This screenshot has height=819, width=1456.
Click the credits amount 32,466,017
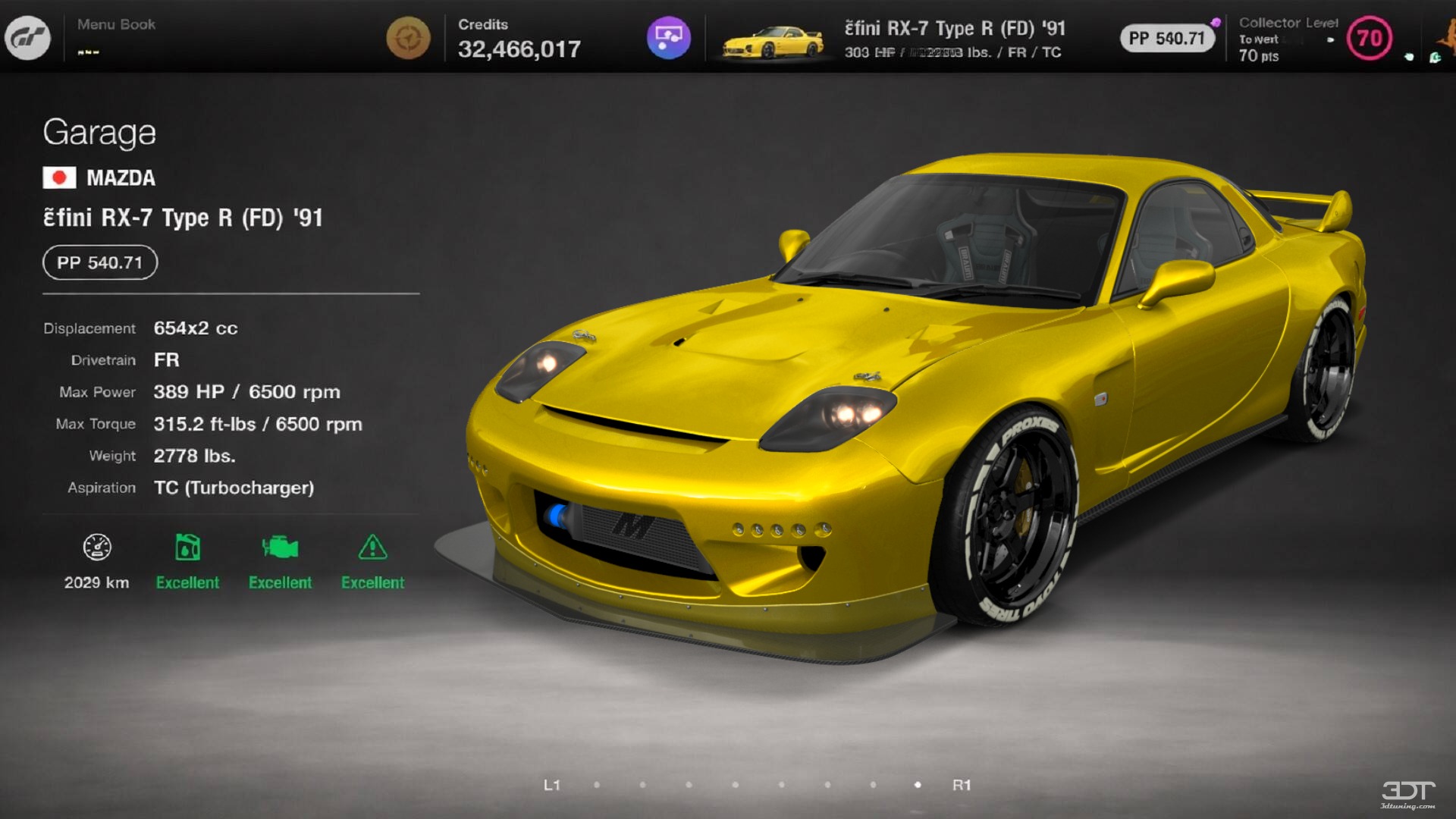(x=520, y=49)
